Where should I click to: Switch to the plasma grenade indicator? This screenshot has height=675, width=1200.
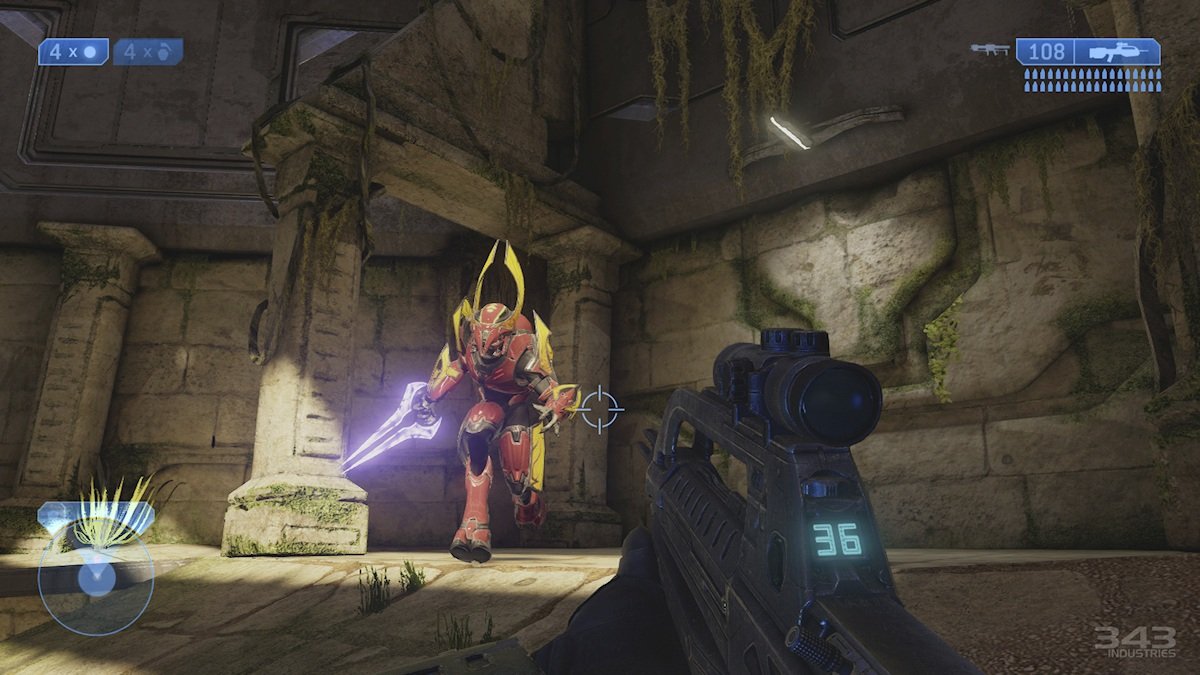[x=148, y=51]
